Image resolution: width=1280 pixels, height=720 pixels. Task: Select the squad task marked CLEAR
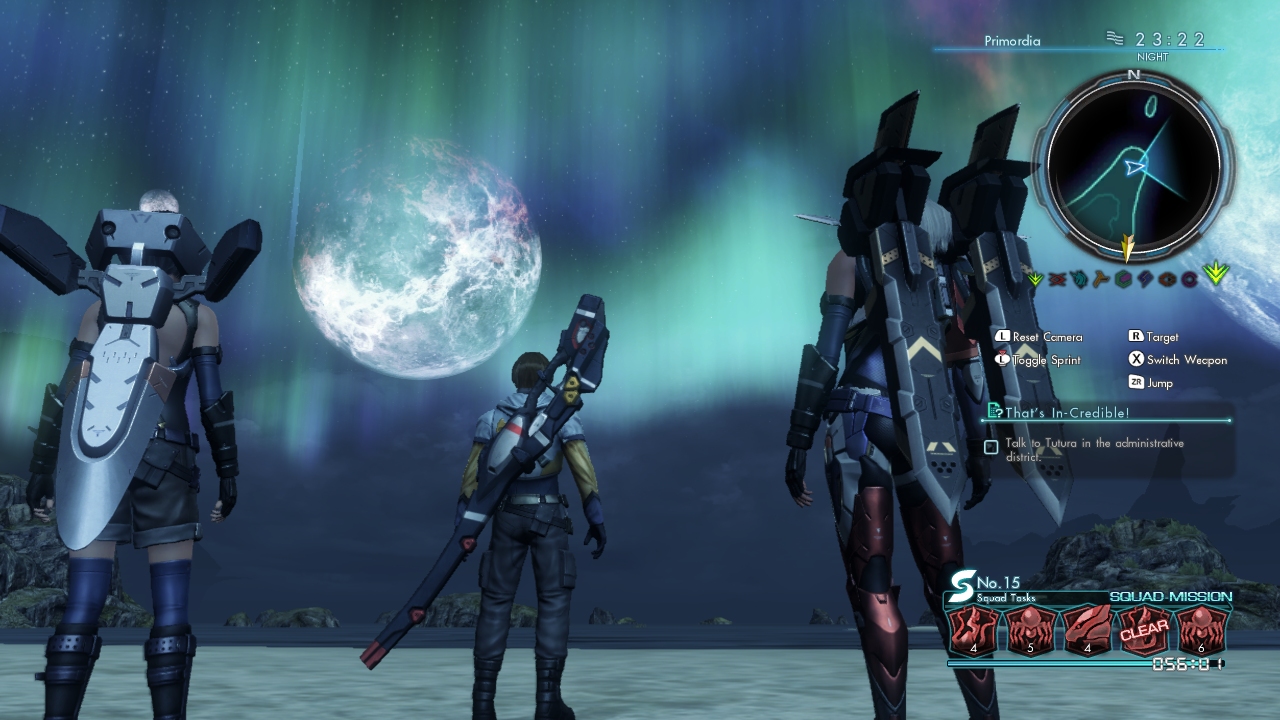tap(1144, 632)
